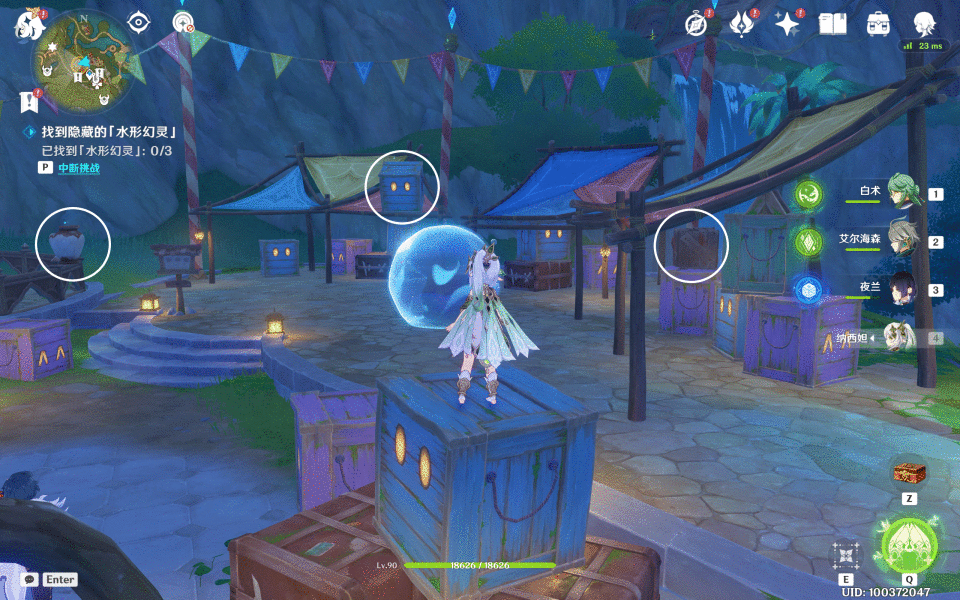Open the character profile head icon
Screen dimensions: 960x600
pyautogui.click(x=924, y=24)
